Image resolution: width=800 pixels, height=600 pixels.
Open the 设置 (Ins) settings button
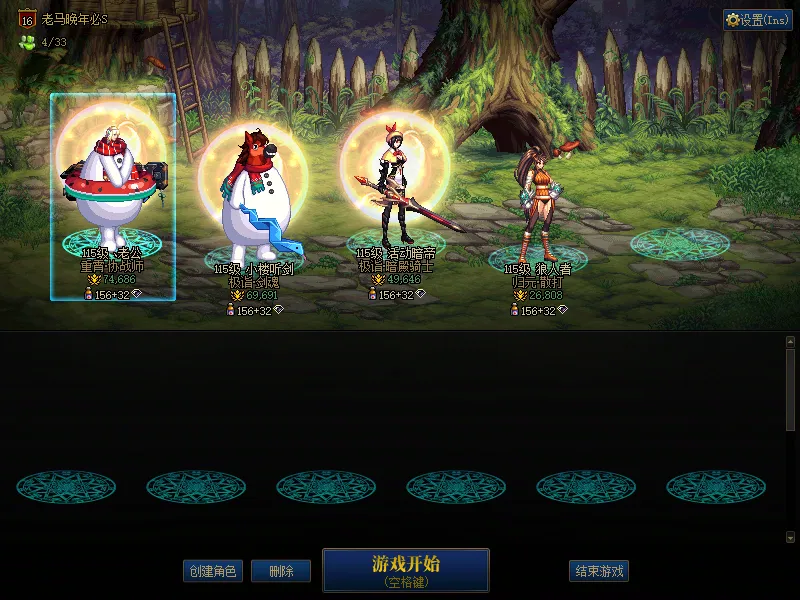[758, 20]
